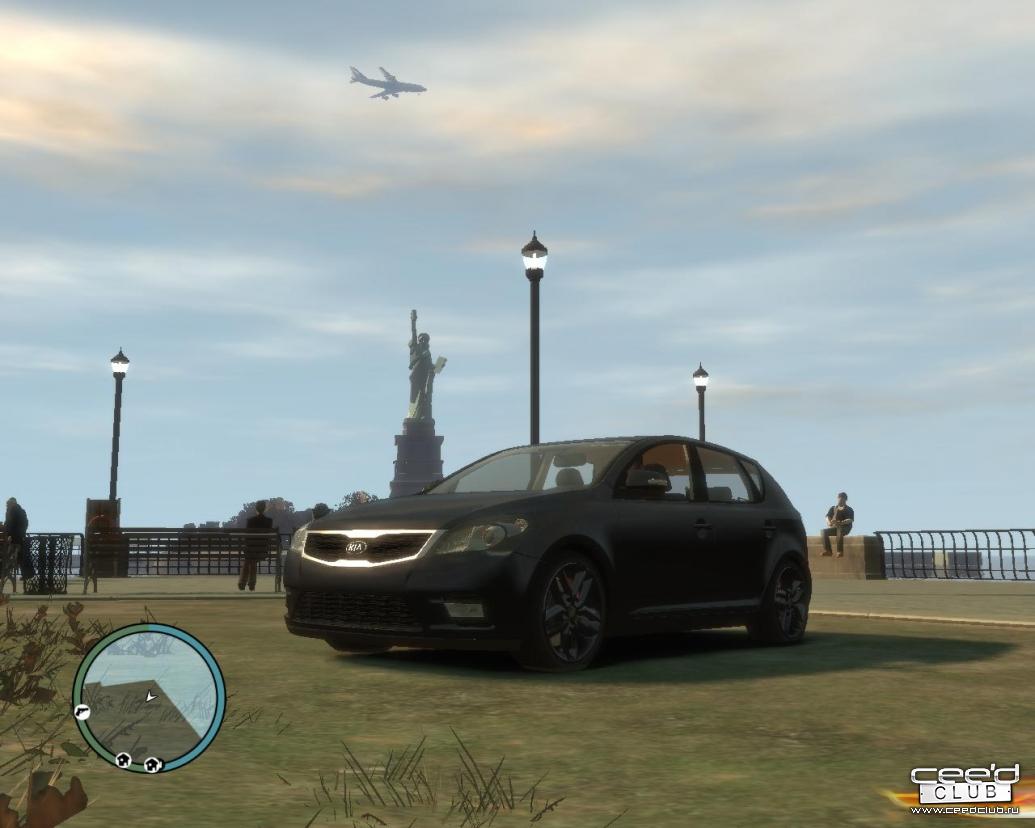
Task: Select the gun shop pistol blip
Action: tap(82, 712)
